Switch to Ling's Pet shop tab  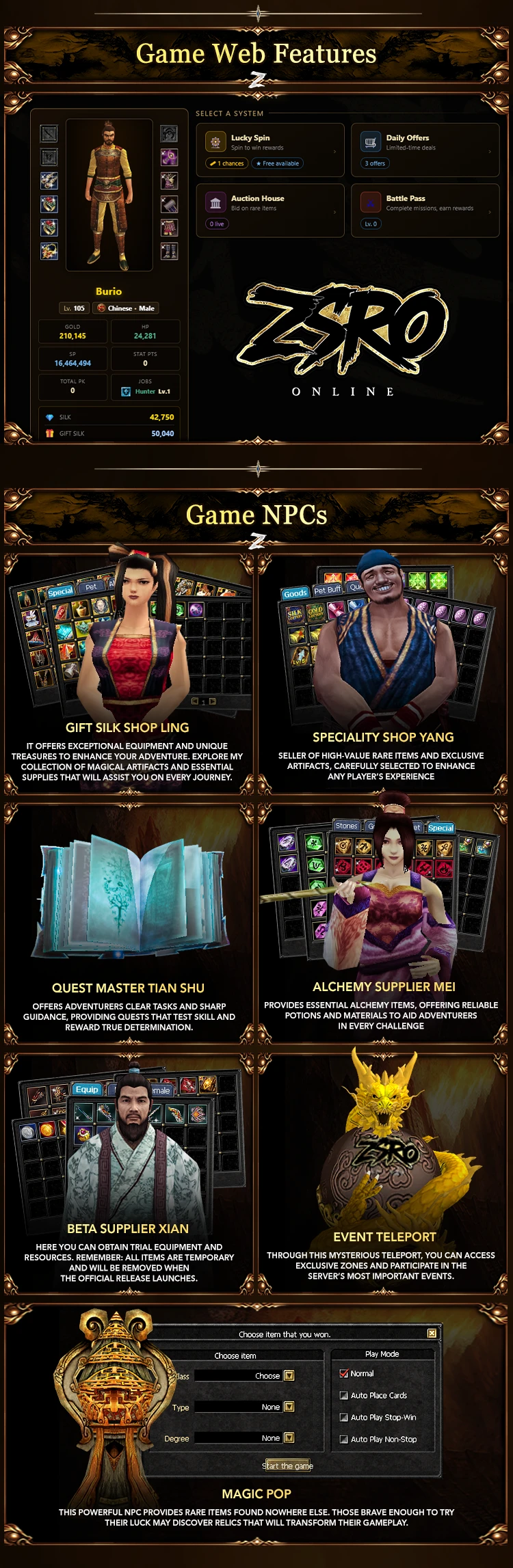[x=91, y=587]
